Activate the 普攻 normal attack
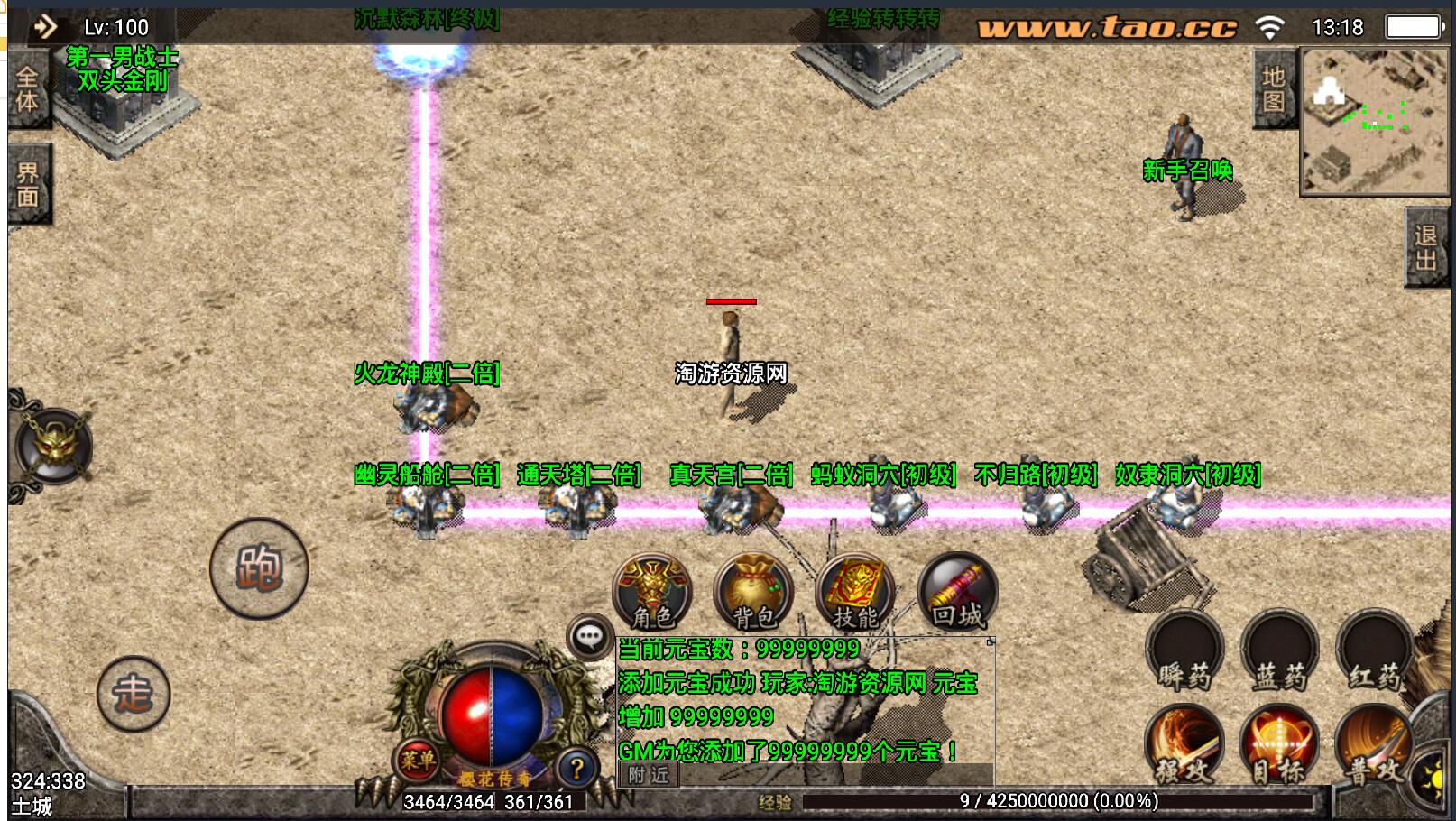Image resolution: width=1456 pixels, height=821 pixels. 1374,745
